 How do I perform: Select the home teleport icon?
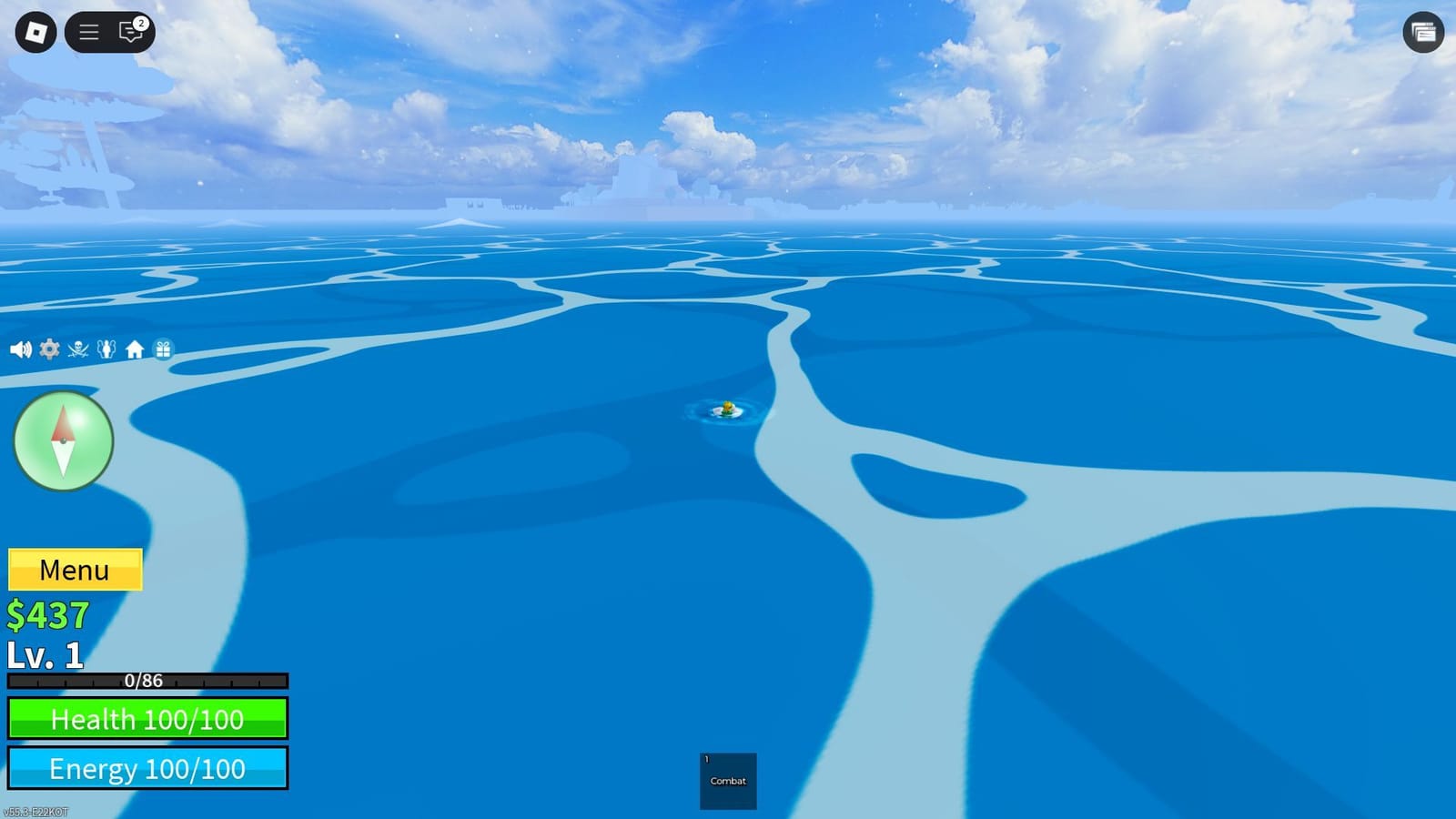134,349
